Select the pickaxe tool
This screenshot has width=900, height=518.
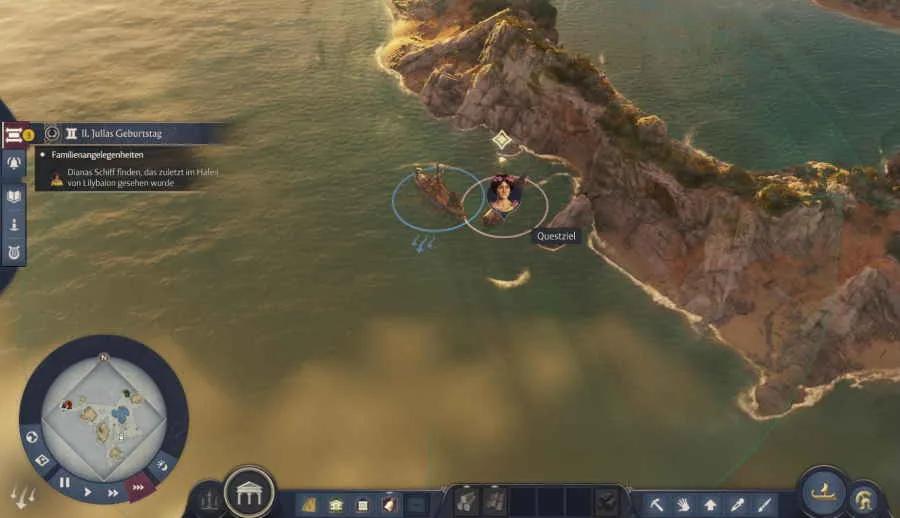(x=657, y=504)
